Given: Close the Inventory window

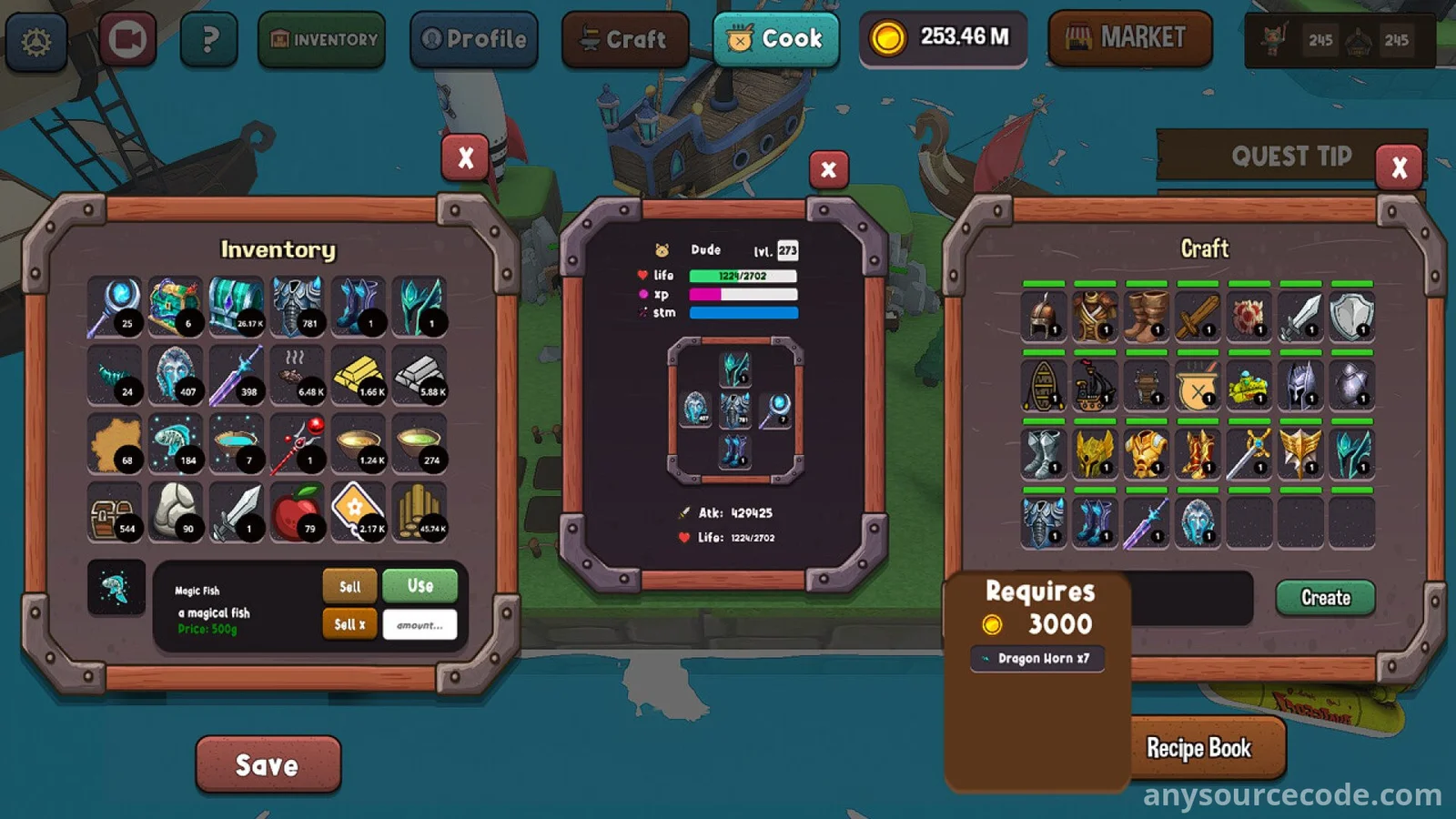Looking at the screenshot, I should tap(465, 158).
